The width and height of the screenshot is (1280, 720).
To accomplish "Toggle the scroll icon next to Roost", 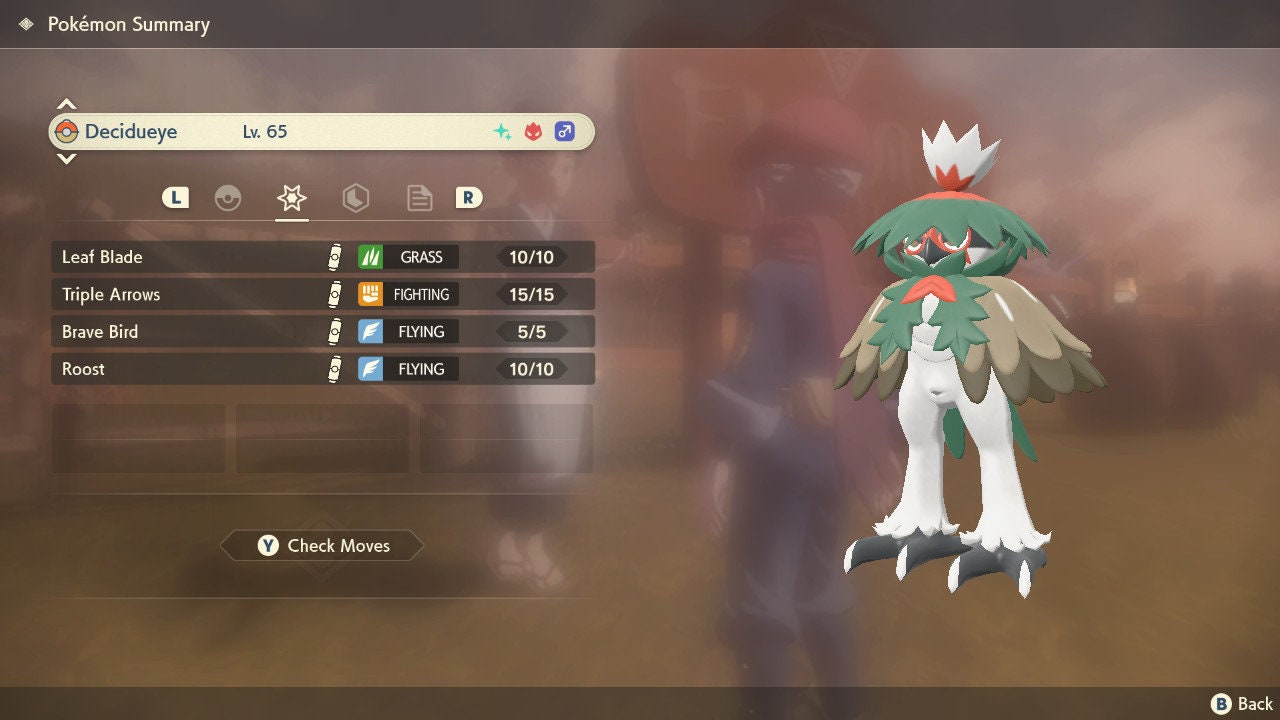I will click(x=333, y=368).
